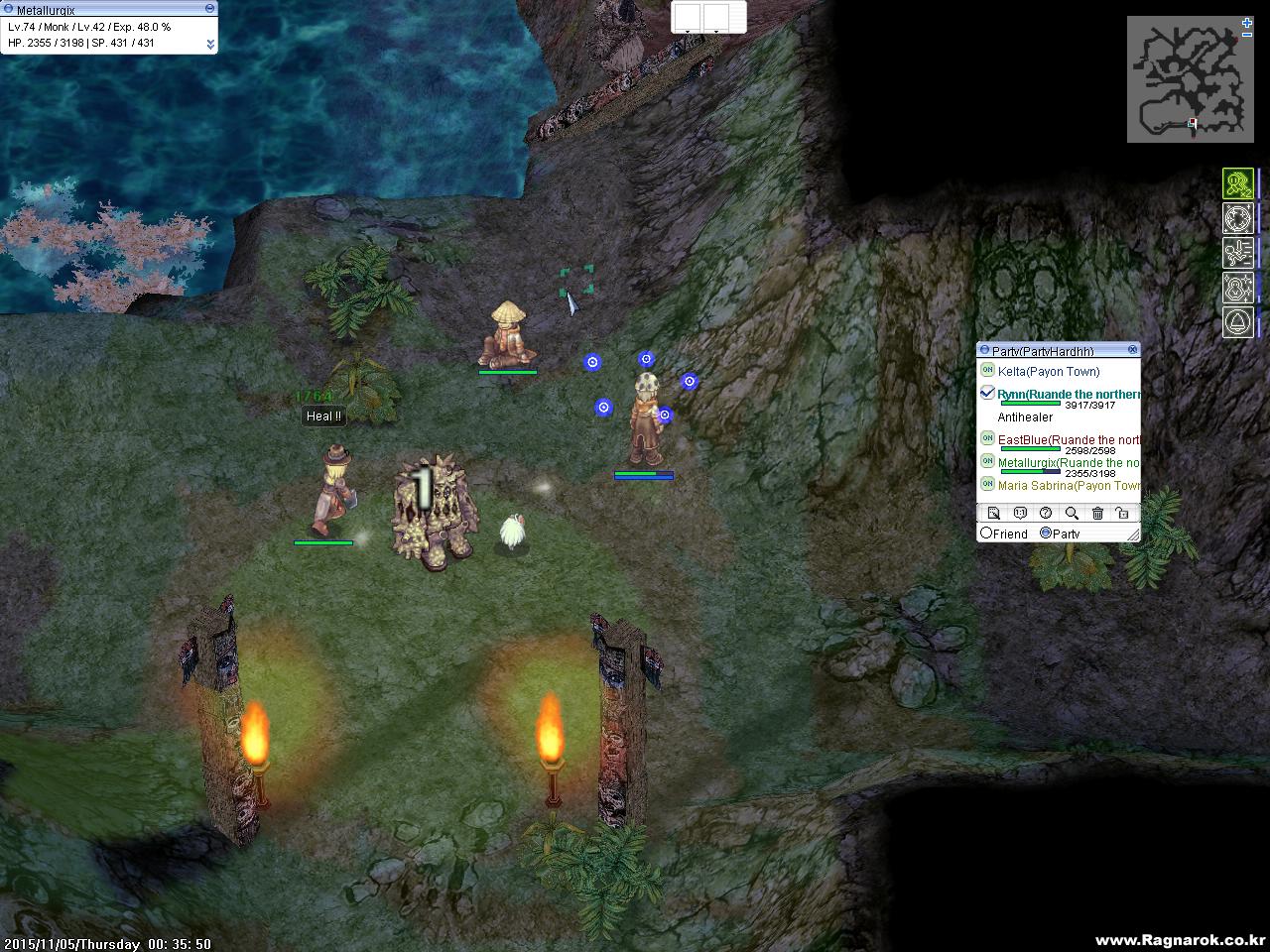Open the memo icon in the Party window
This screenshot has height=952, width=1270.
click(x=994, y=513)
